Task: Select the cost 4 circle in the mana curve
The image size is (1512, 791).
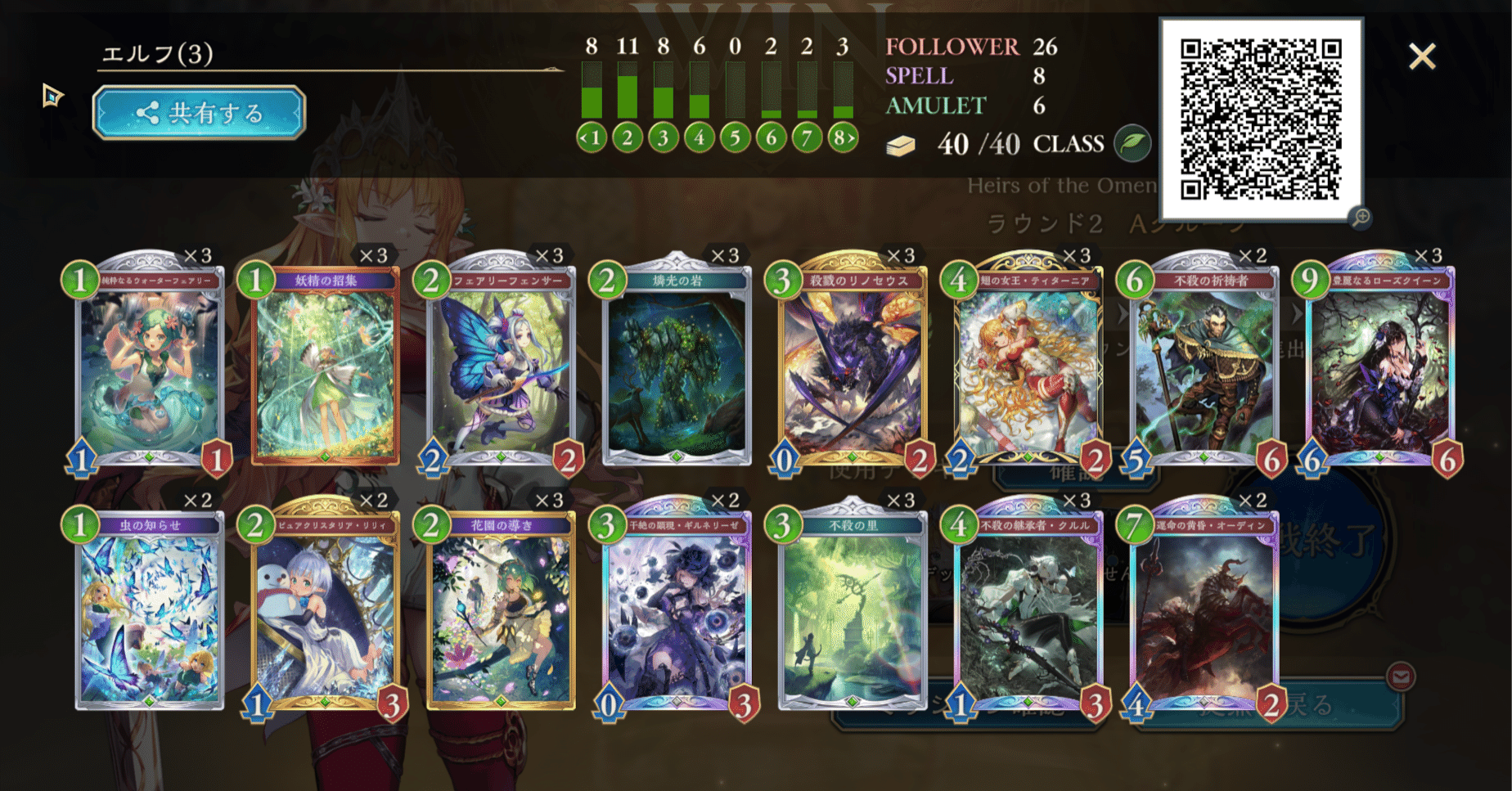Action: coord(698,139)
